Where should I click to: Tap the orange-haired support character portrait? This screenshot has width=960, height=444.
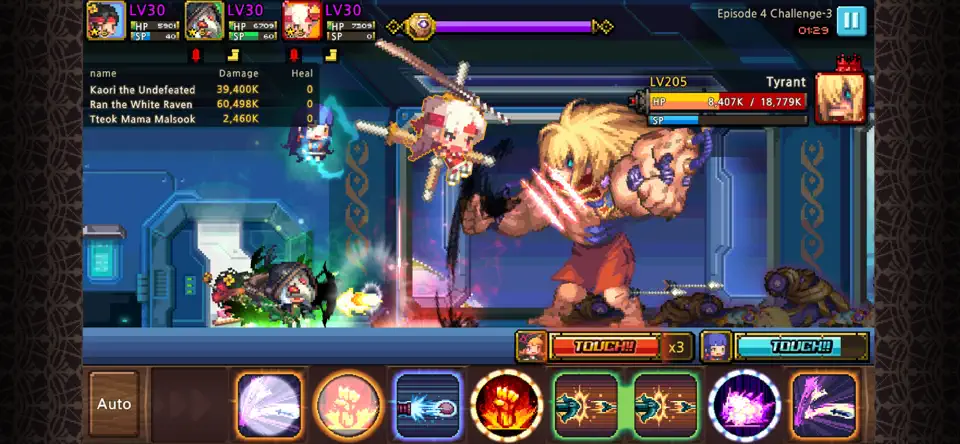tap(531, 347)
